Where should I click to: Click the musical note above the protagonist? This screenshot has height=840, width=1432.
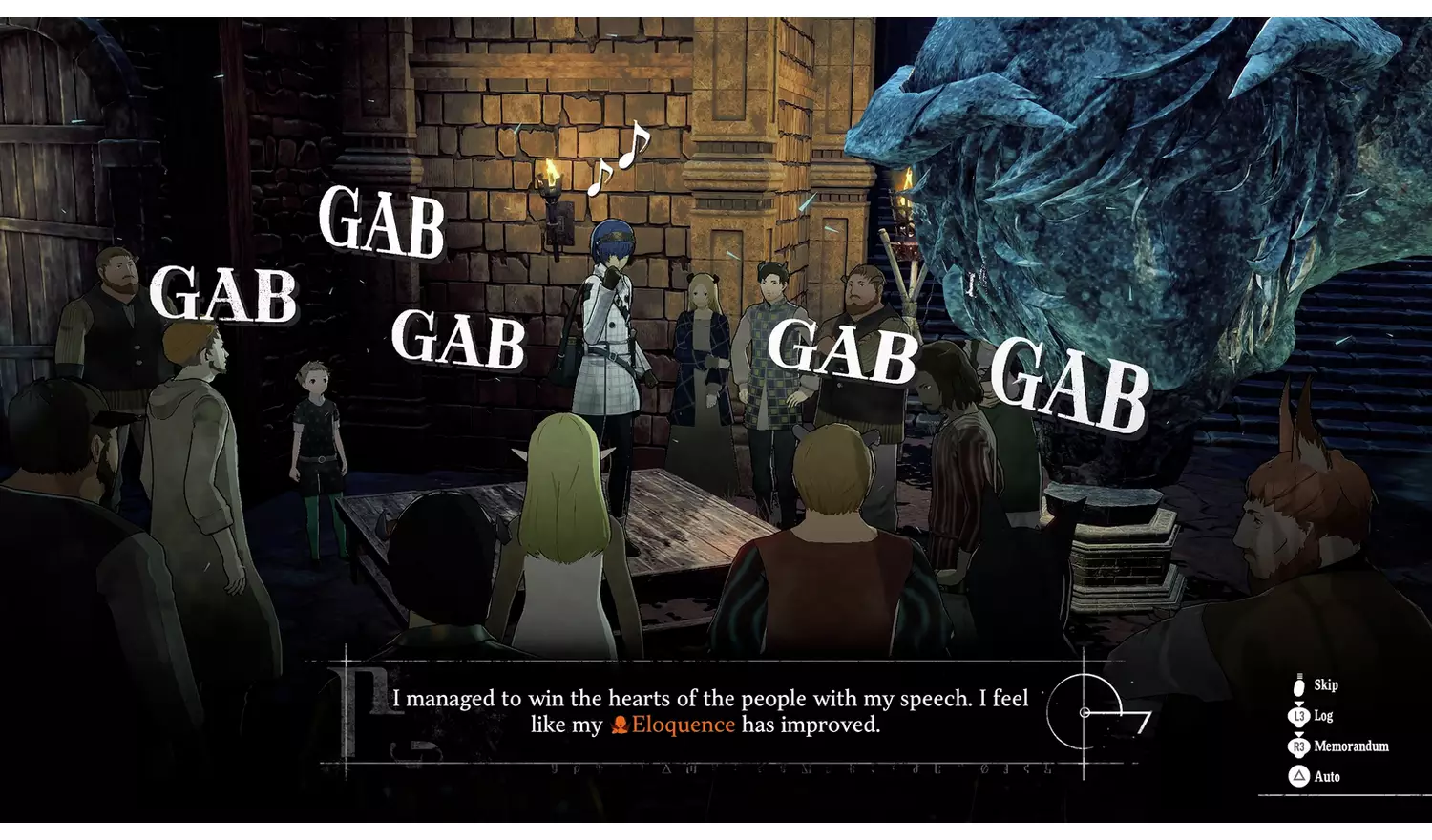tap(619, 155)
